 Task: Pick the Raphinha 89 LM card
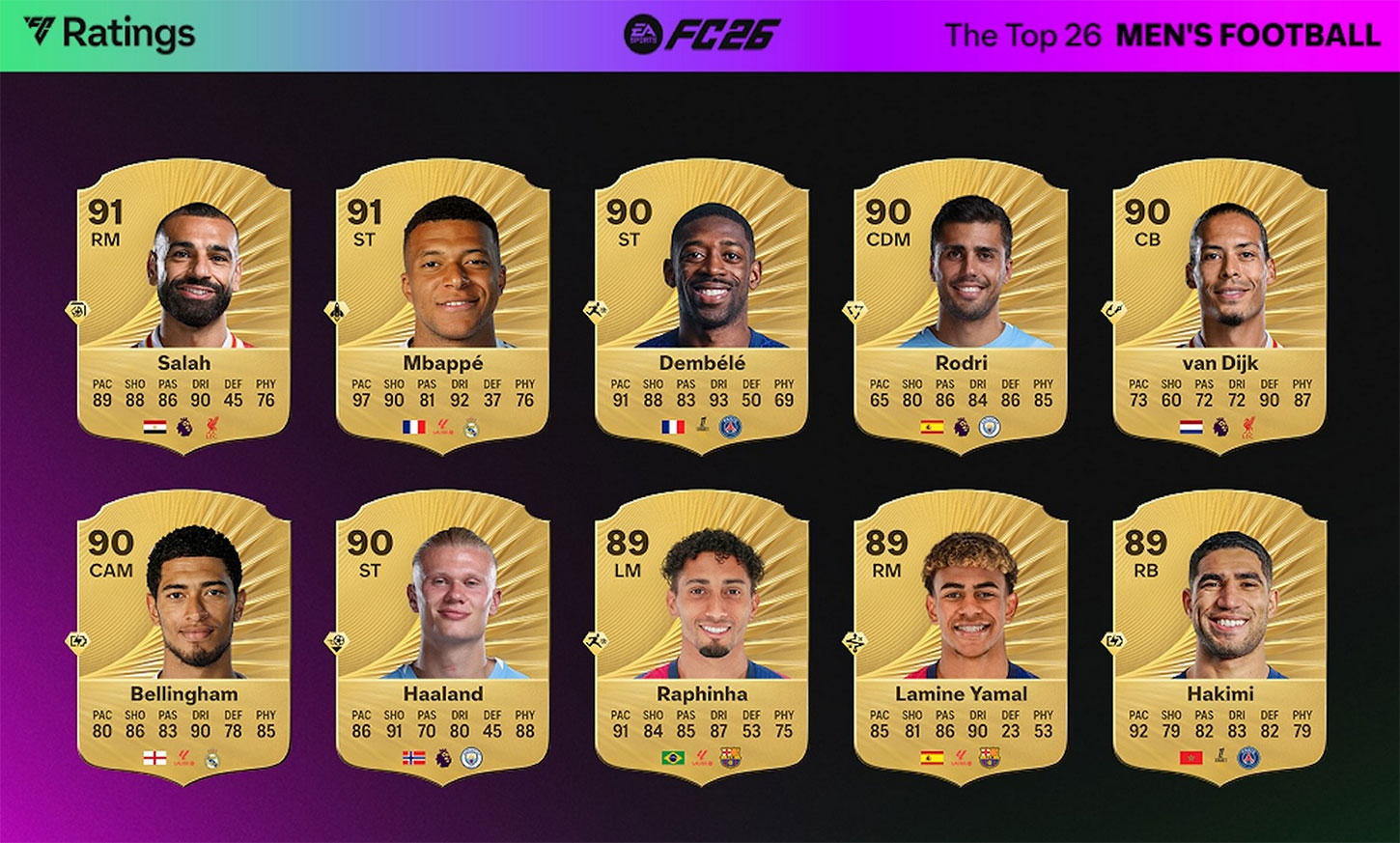pos(702,633)
